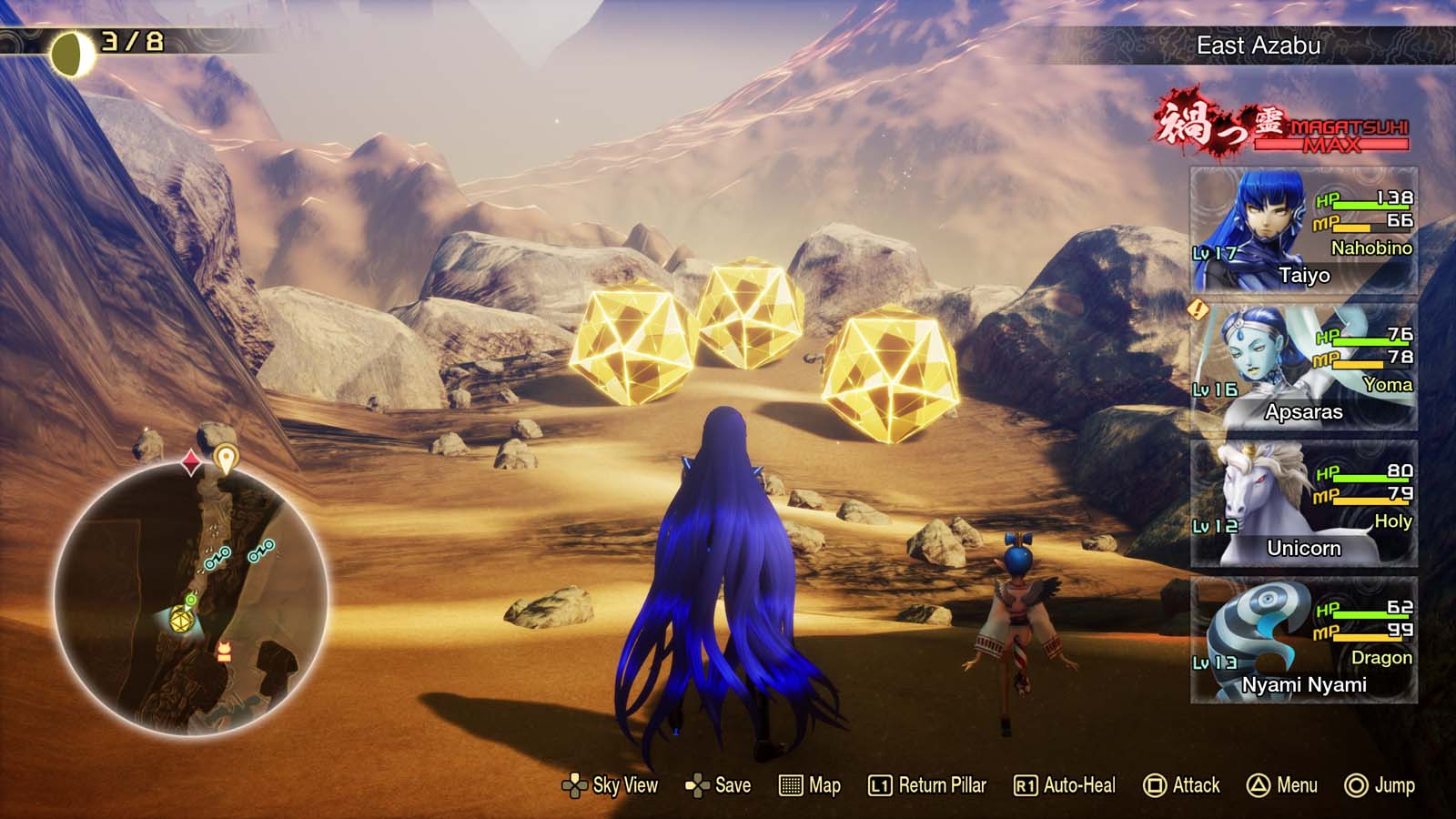
Task: Click the Square Attack icon
Action: [1155, 784]
